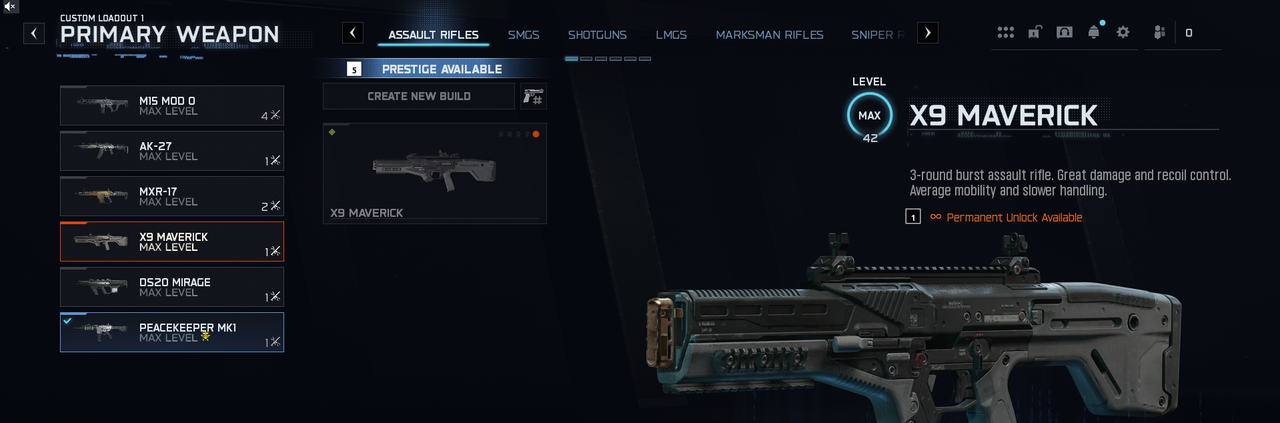1280x423 pixels.
Task: Select the DS20 Mirage weapon
Action: (x=171, y=287)
